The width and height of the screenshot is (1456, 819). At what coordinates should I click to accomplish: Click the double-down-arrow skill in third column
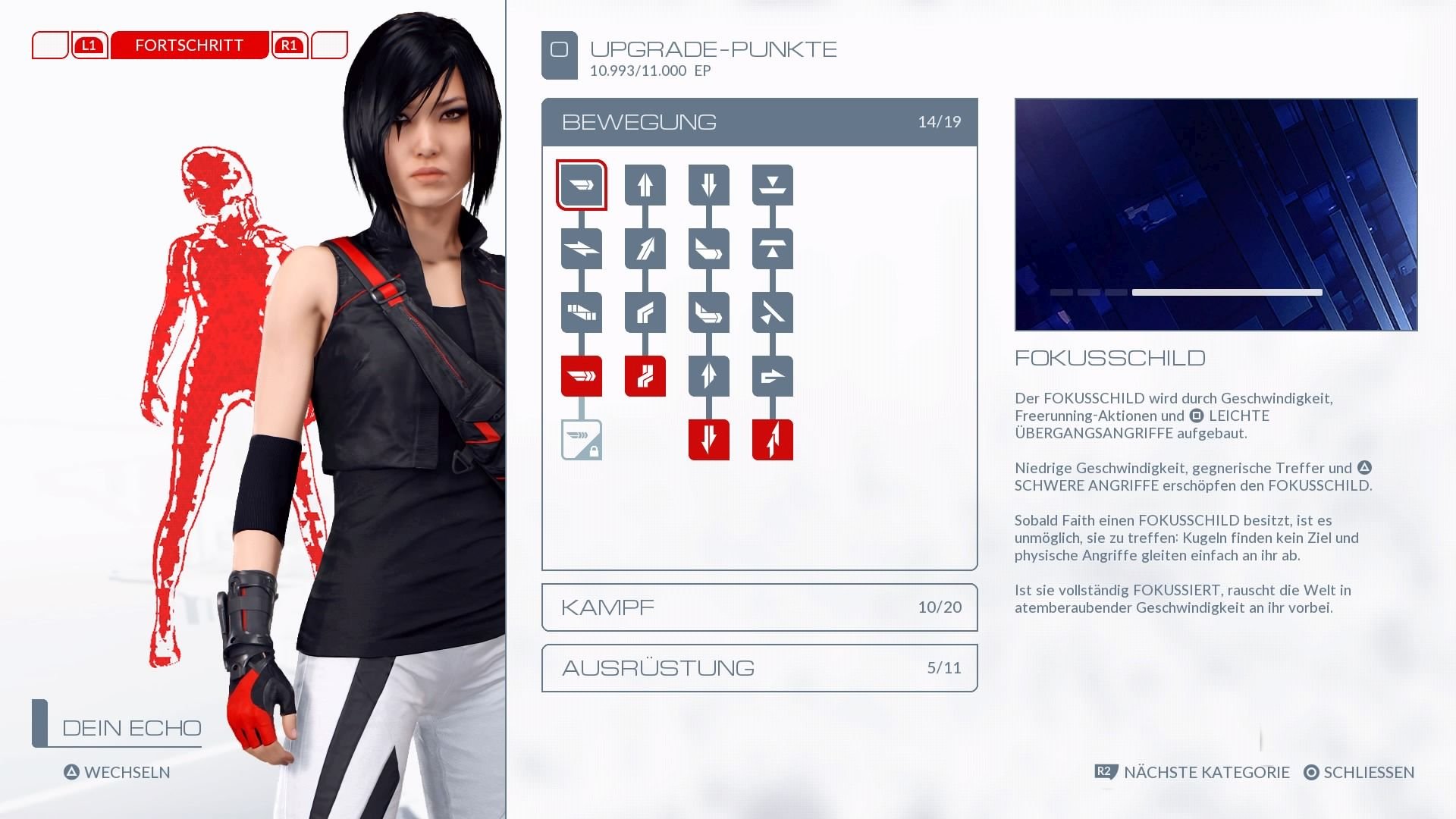tap(708, 184)
